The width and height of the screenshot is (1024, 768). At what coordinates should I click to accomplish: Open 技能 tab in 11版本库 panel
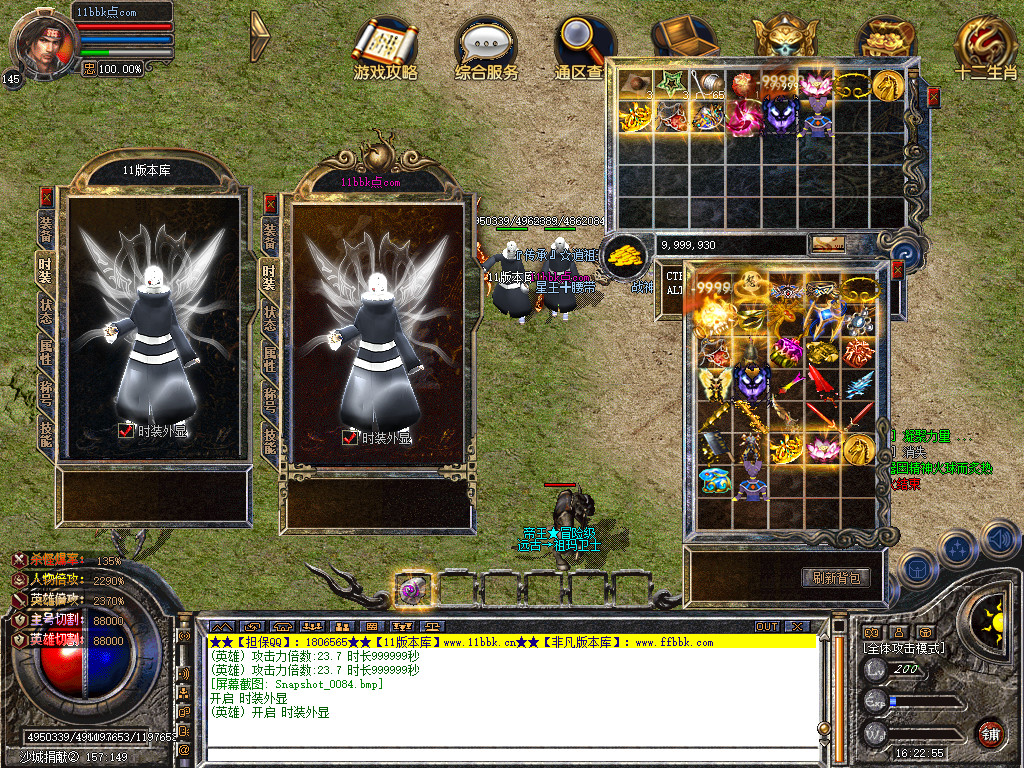46,433
